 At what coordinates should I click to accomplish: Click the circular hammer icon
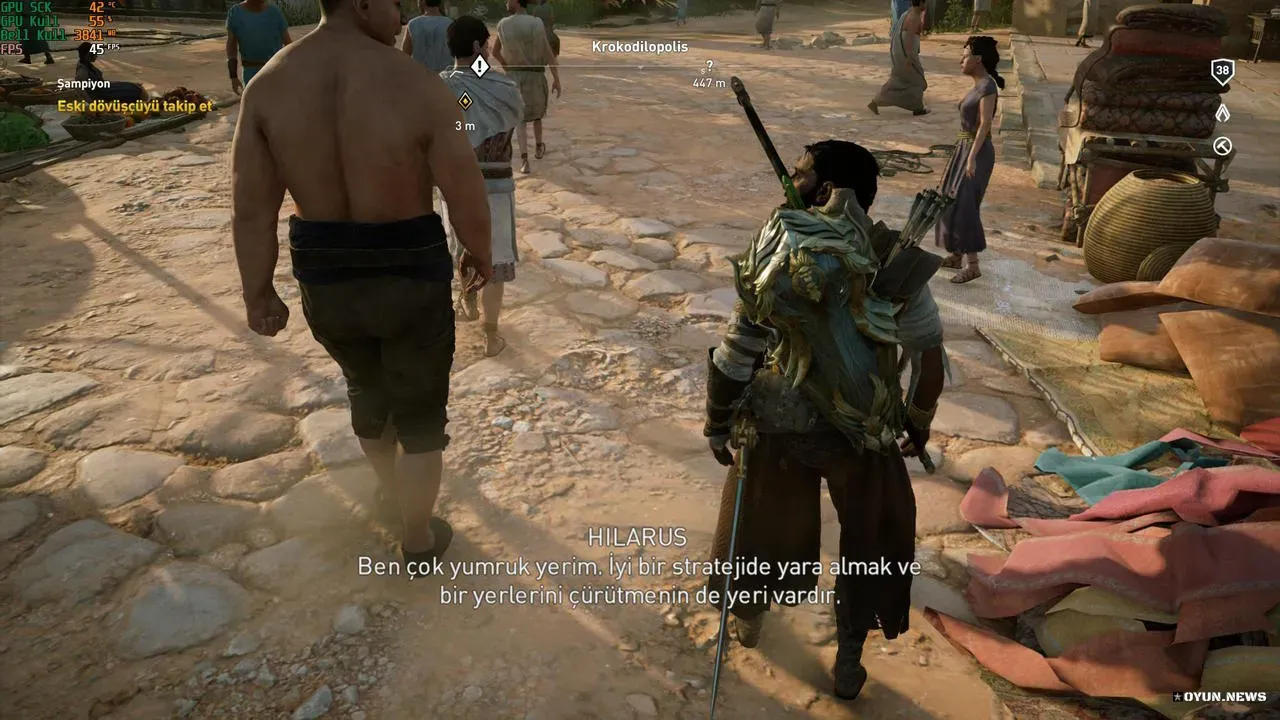1222,147
